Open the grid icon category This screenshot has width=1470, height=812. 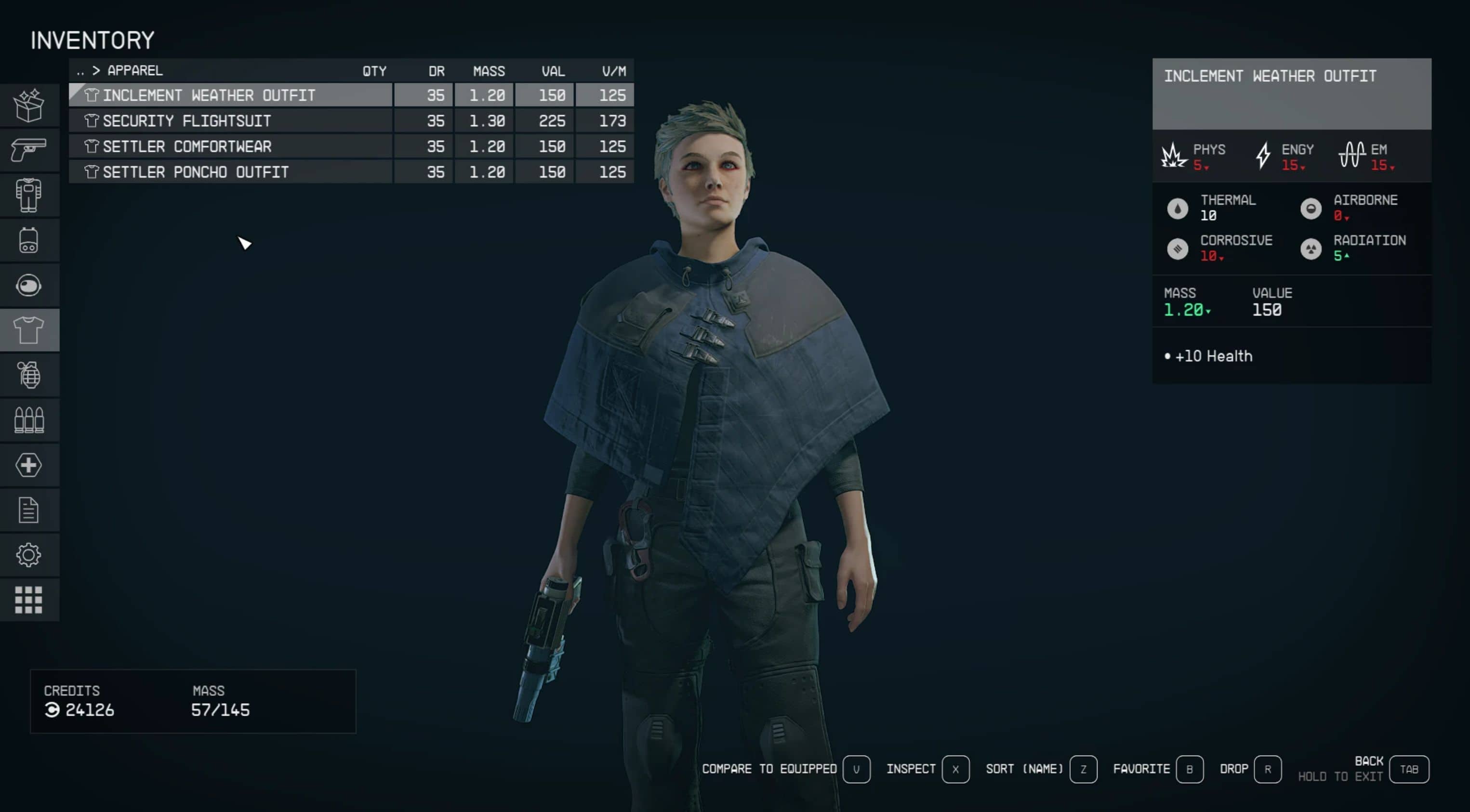[x=28, y=600]
